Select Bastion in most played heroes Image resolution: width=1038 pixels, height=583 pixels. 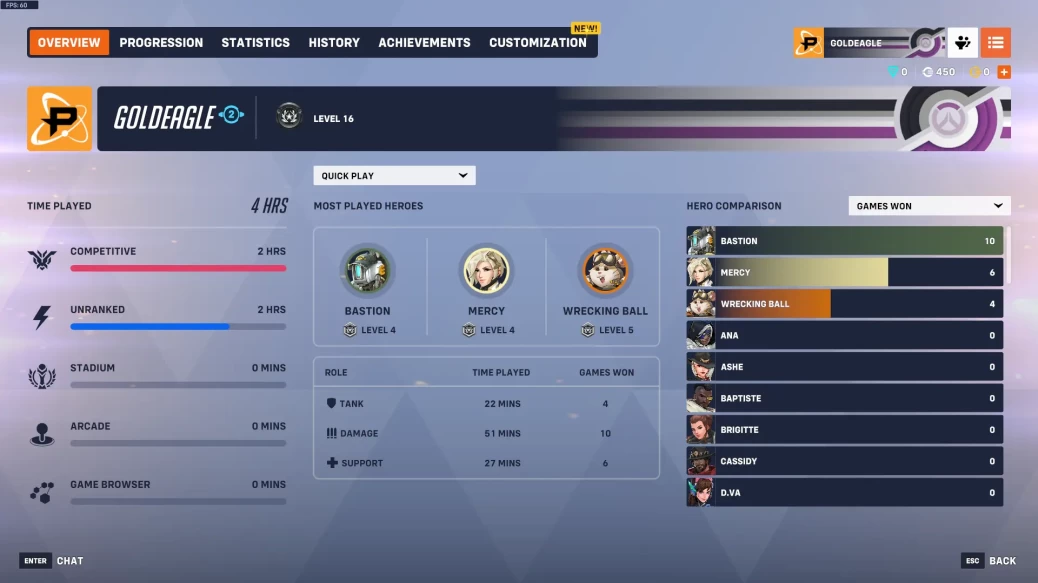click(368, 273)
